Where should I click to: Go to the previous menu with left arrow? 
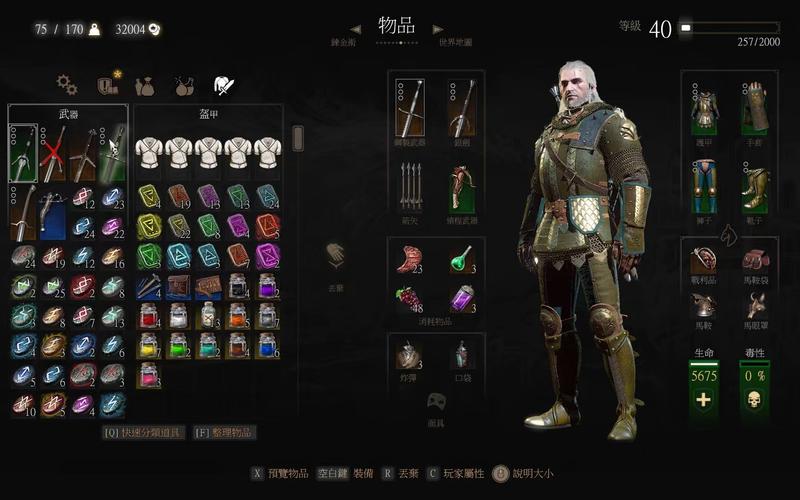(x=354, y=29)
